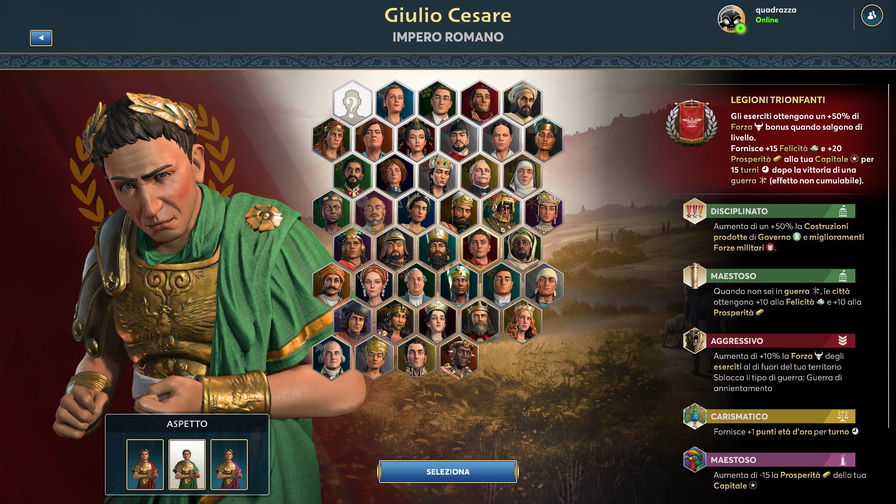
Task: Pick the nun in white veil leader
Action: [522, 176]
